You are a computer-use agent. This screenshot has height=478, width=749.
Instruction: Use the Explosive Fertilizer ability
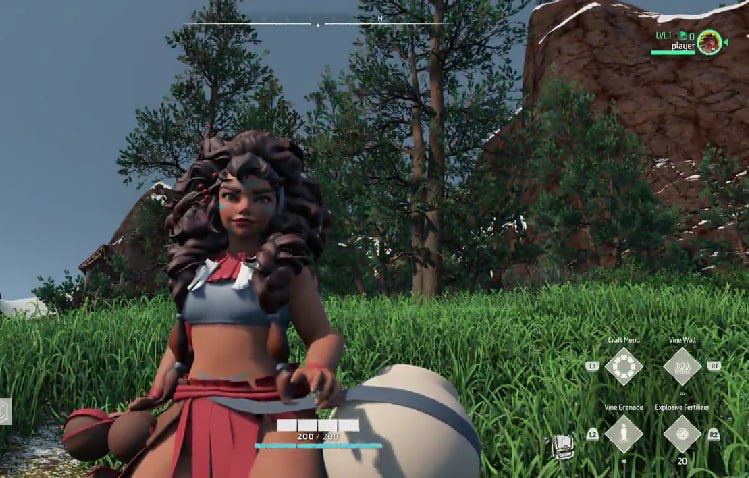tap(682, 433)
